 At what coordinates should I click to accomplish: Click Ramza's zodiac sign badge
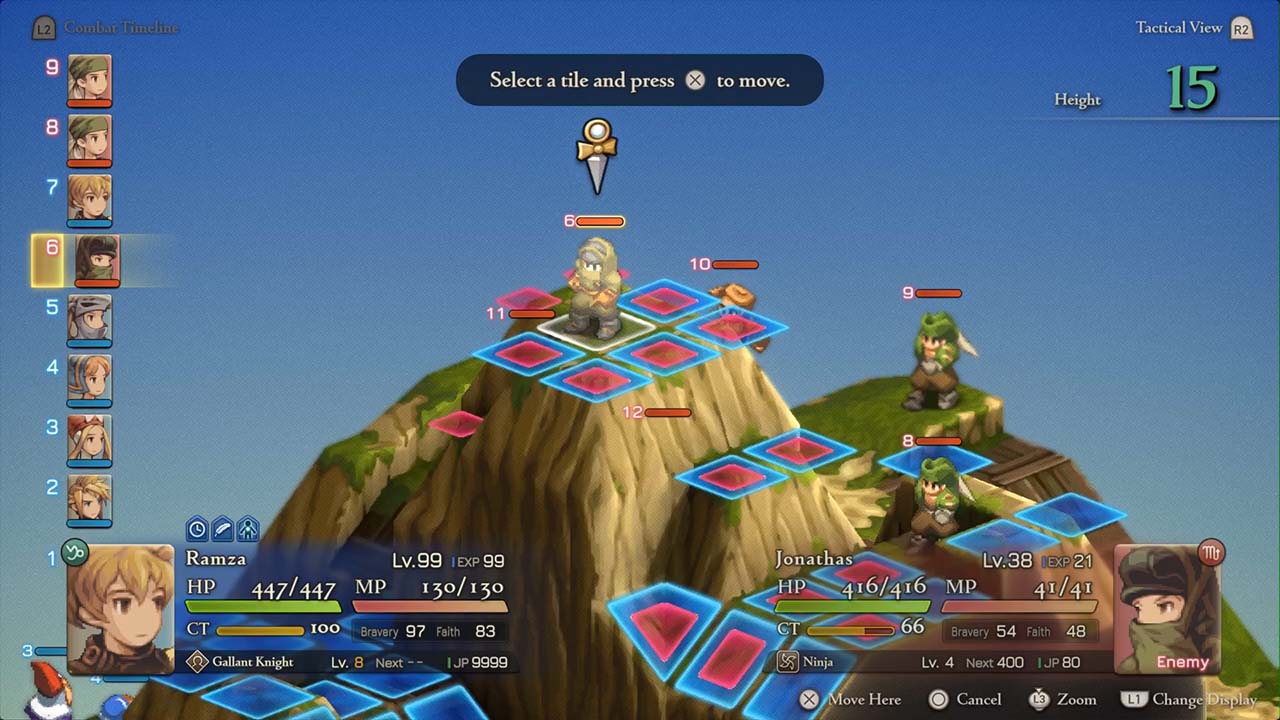coord(74,551)
